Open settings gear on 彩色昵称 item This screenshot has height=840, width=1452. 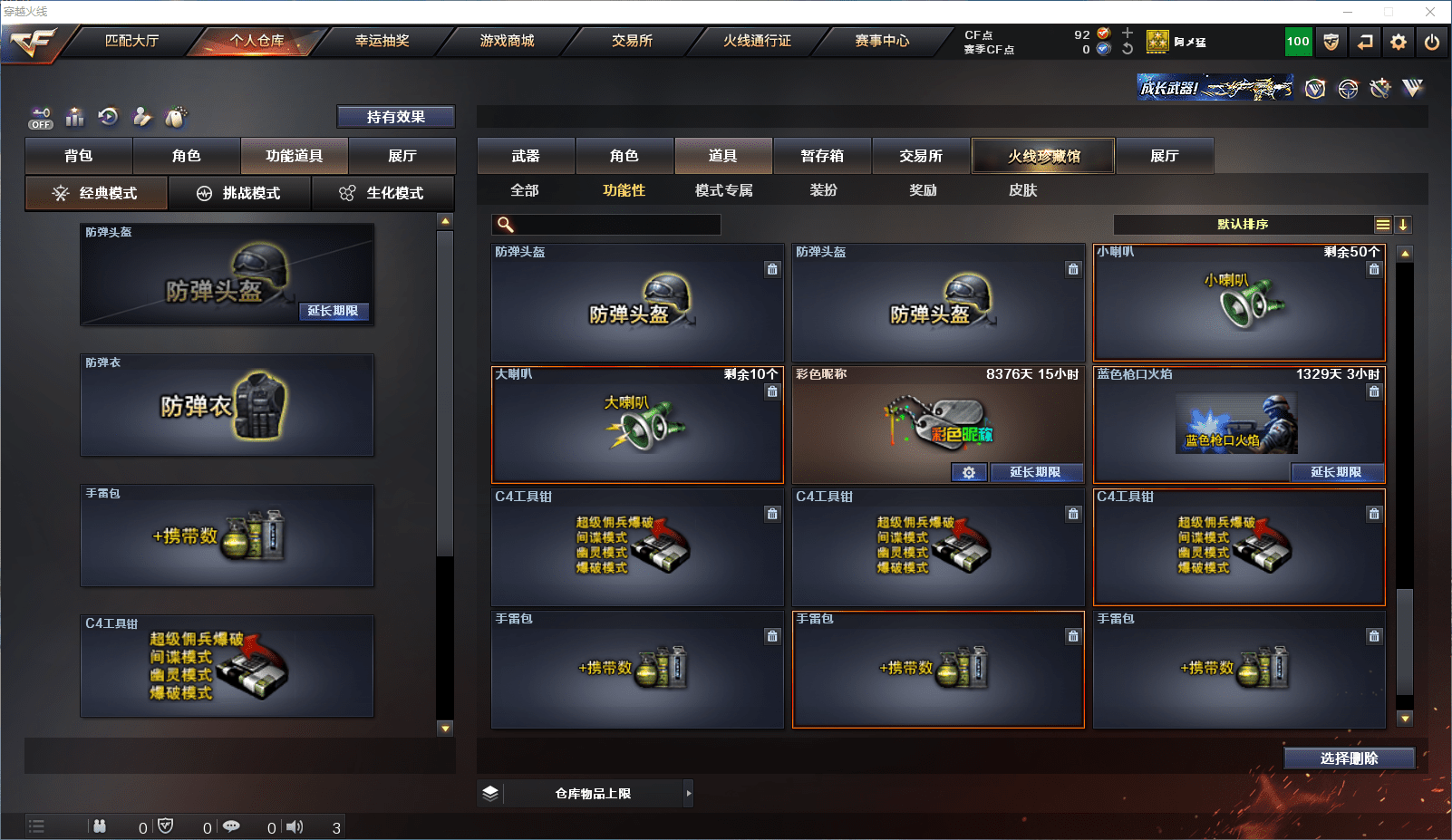(x=969, y=472)
